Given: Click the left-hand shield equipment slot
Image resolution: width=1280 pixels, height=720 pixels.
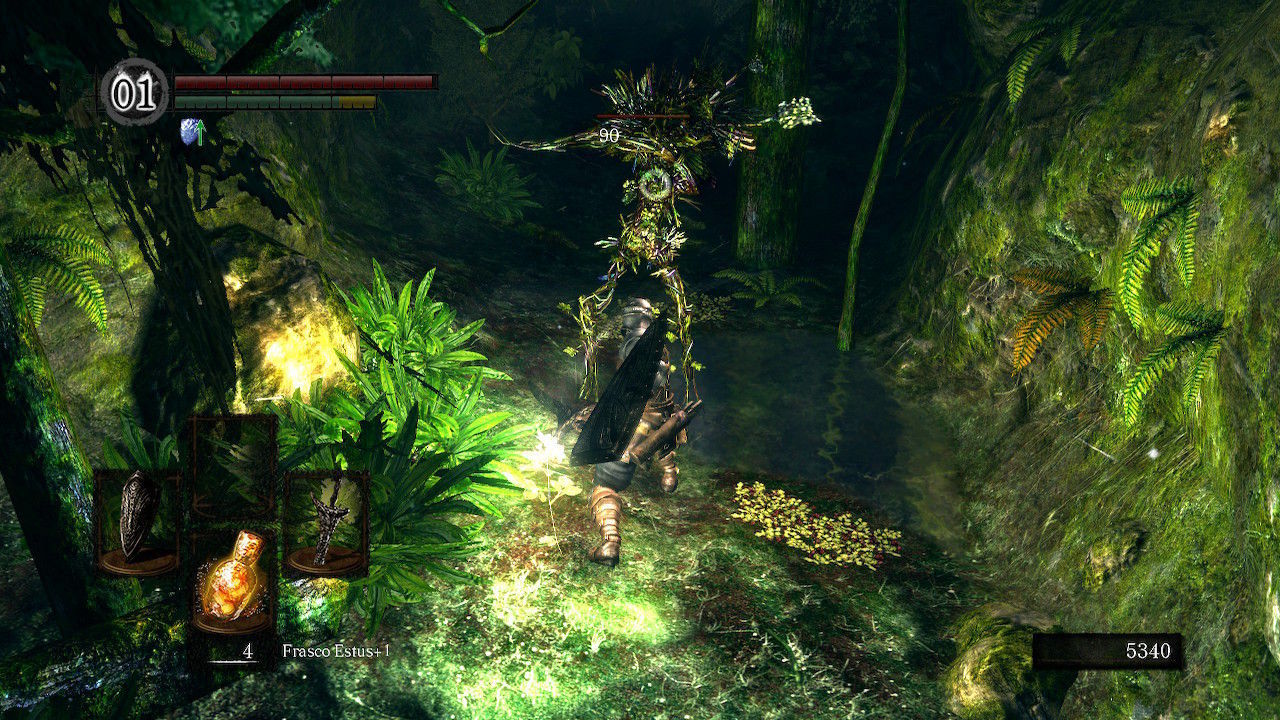Looking at the screenshot, I should [x=137, y=522].
